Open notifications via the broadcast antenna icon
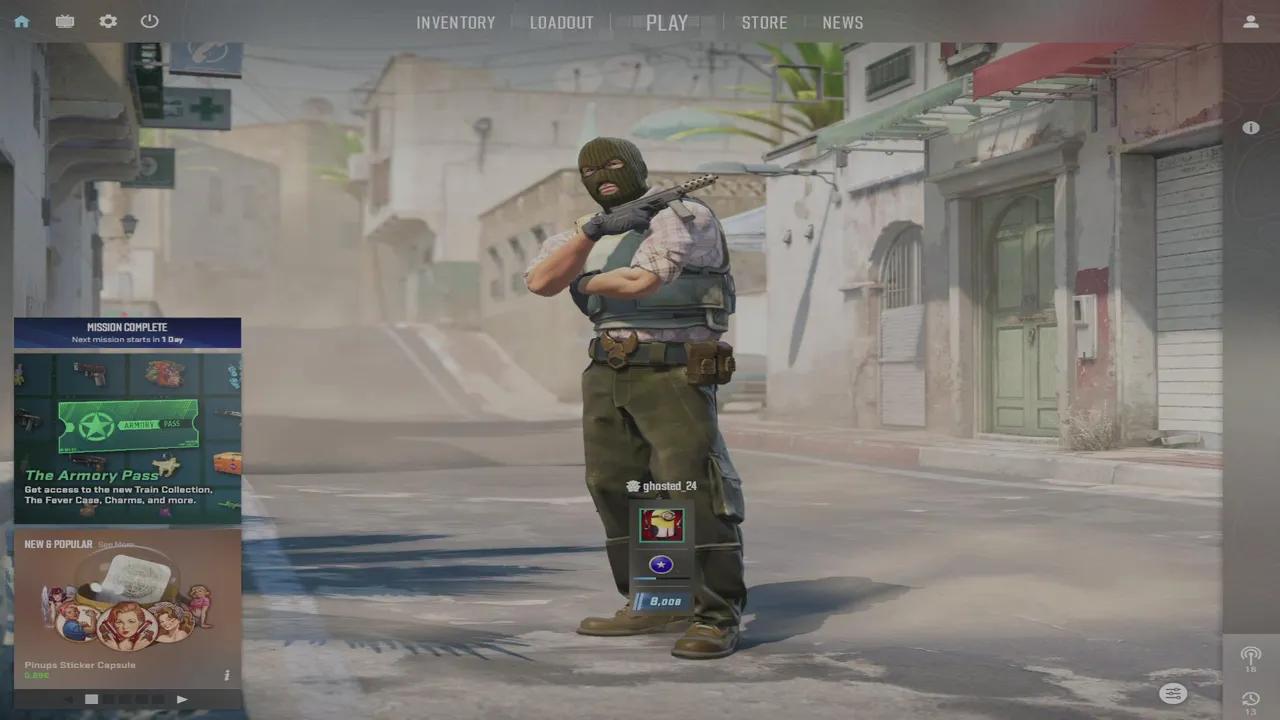The height and width of the screenshot is (720, 1280). coord(1251,656)
